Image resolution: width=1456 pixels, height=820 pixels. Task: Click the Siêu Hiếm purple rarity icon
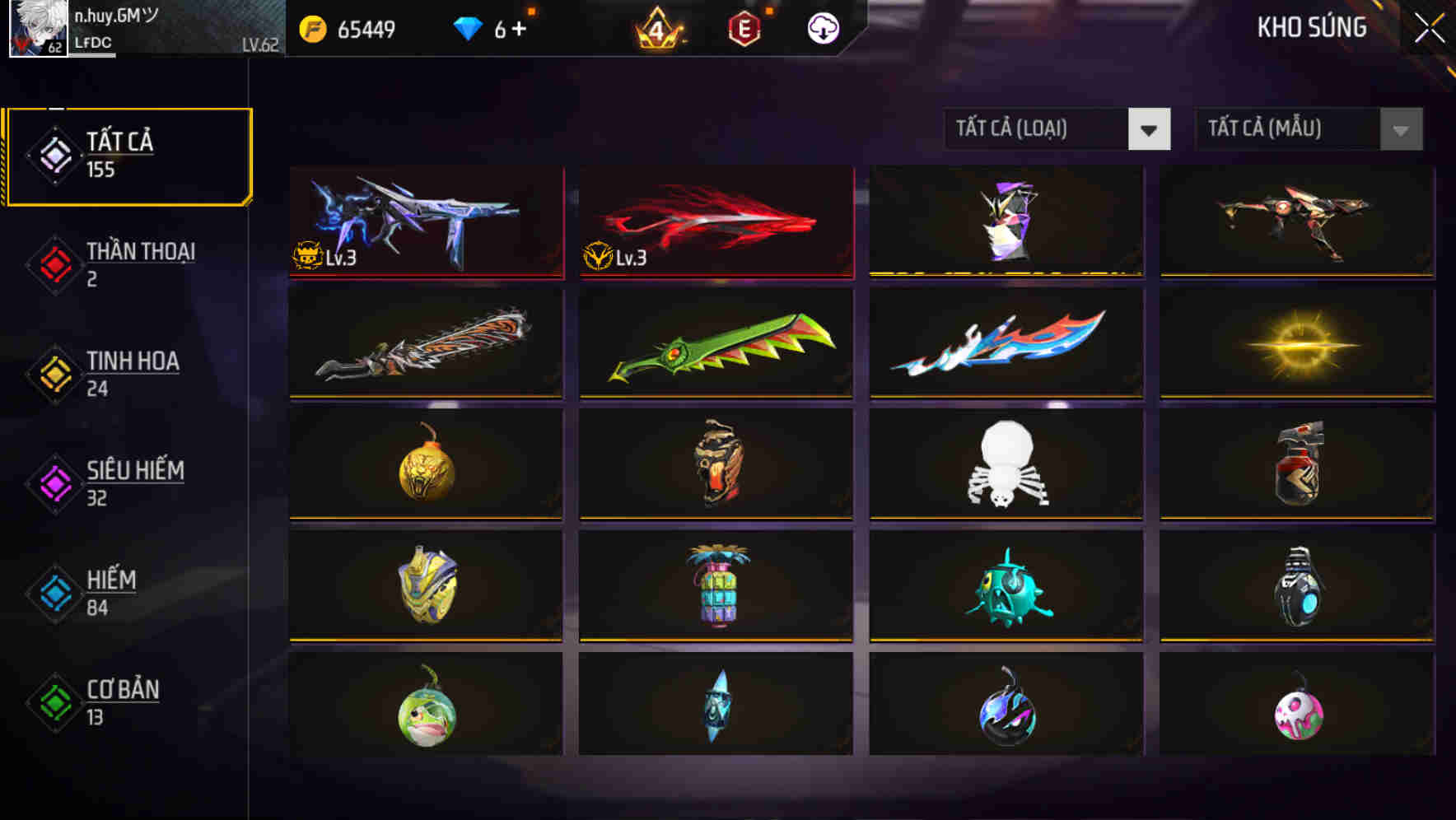point(52,482)
